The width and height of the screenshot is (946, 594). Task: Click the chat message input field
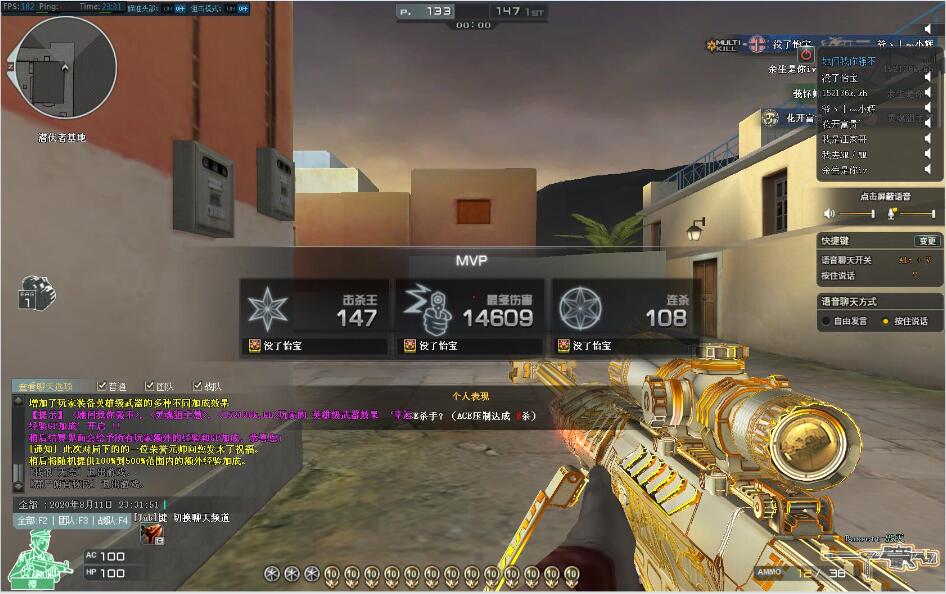coord(90,505)
